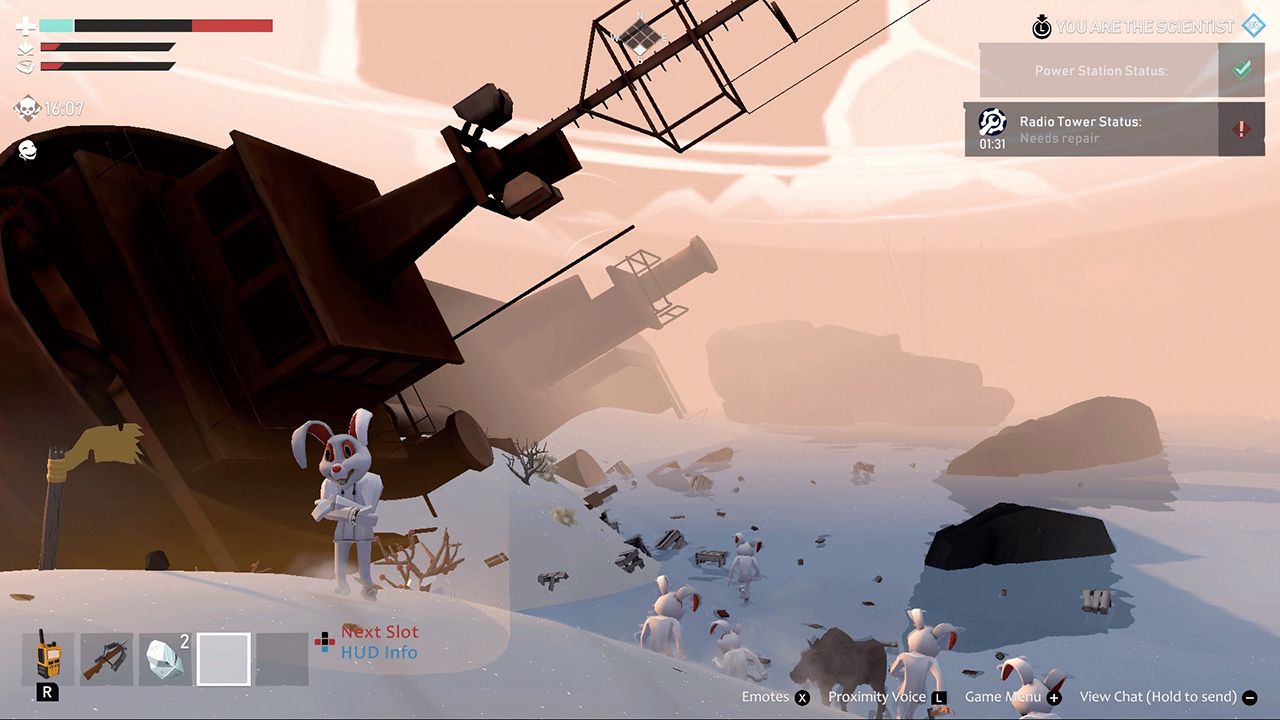The width and height of the screenshot is (1280, 720).
Task: Click the Next Slot label
Action: tap(380, 631)
